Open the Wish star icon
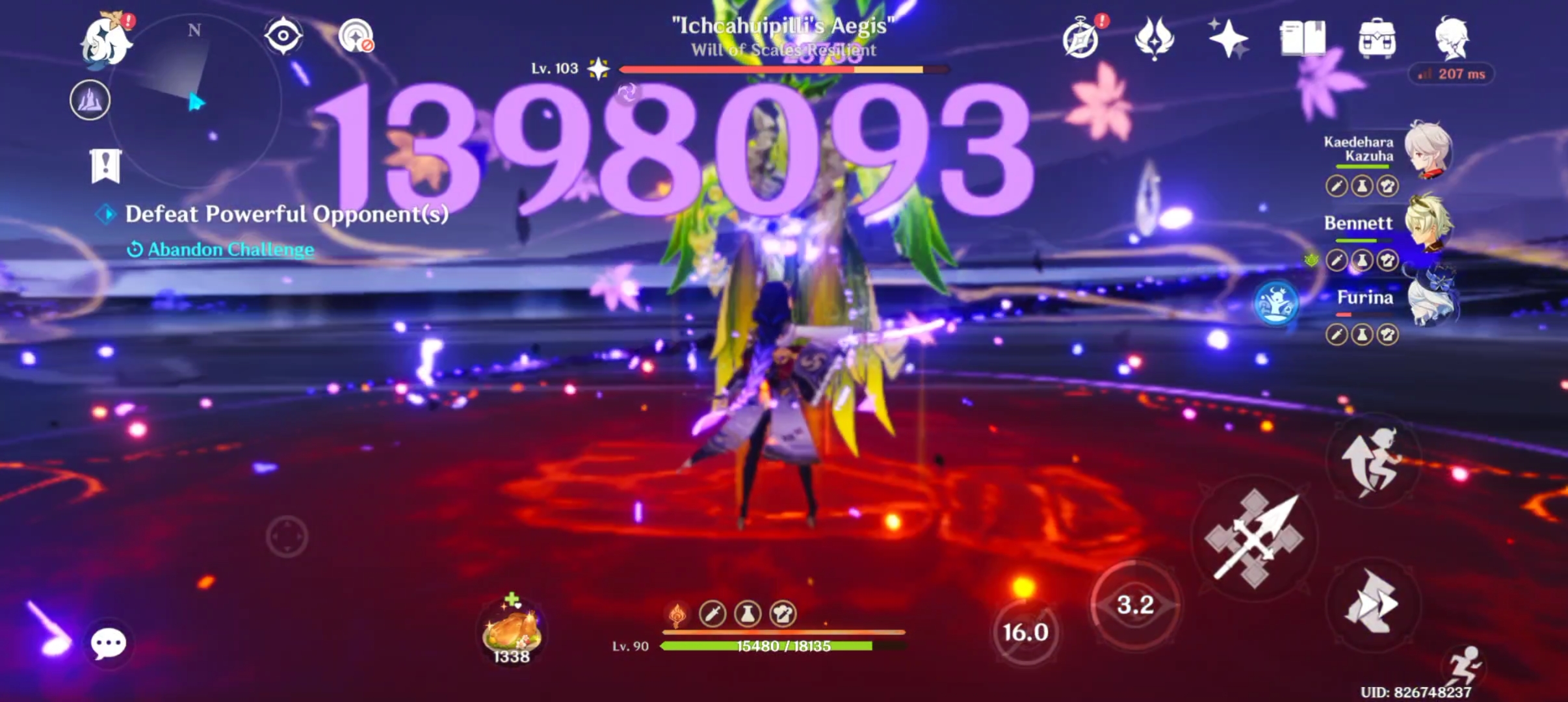1568x702 pixels. (1229, 39)
